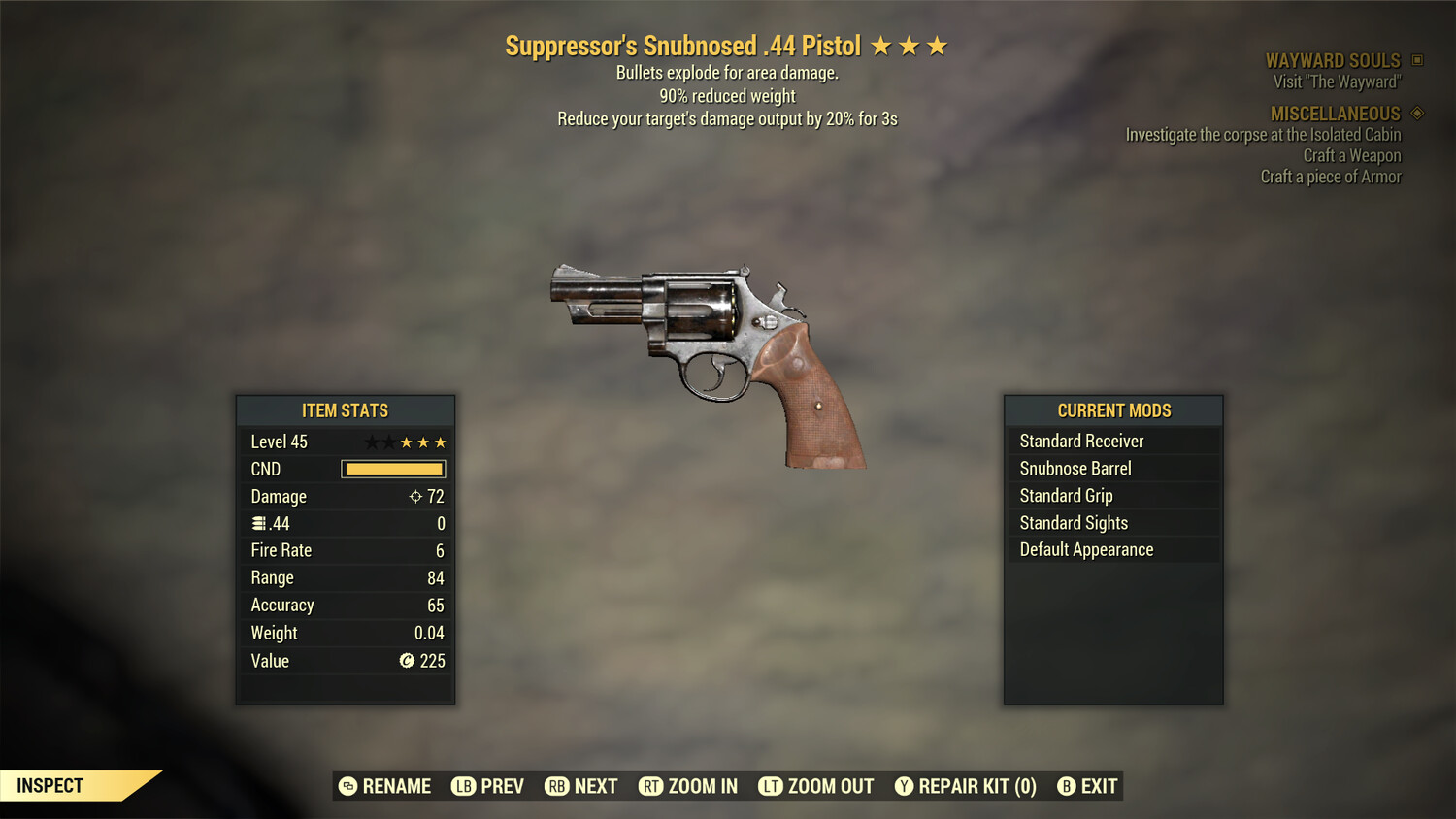The height and width of the screenshot is (819, 1456).
Task: Expand the ITEM STATS panel header
Action: coord(345,410)
